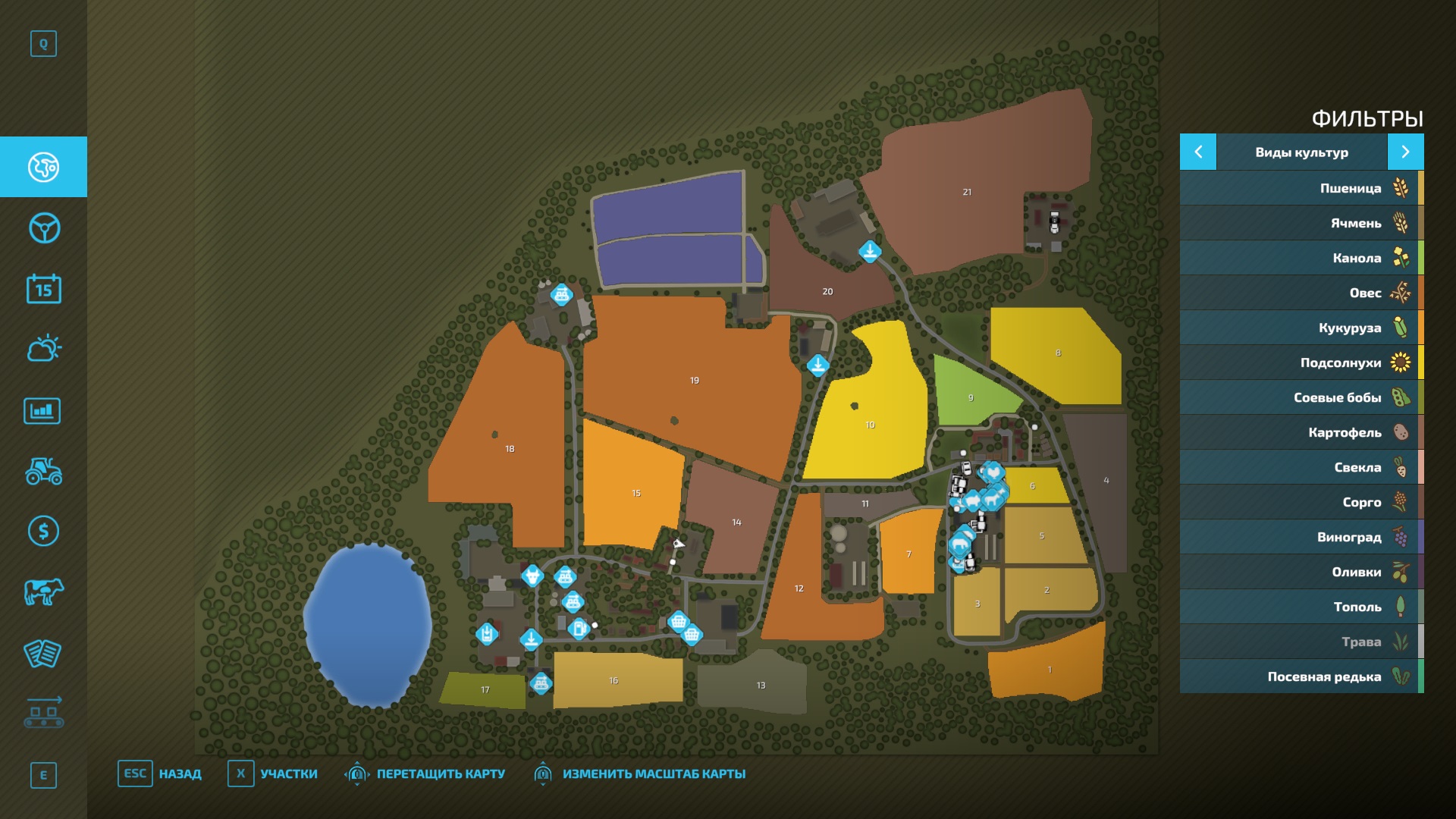Open the calendar tab
The image size is (1456, 819).
[x=43, y=289]
